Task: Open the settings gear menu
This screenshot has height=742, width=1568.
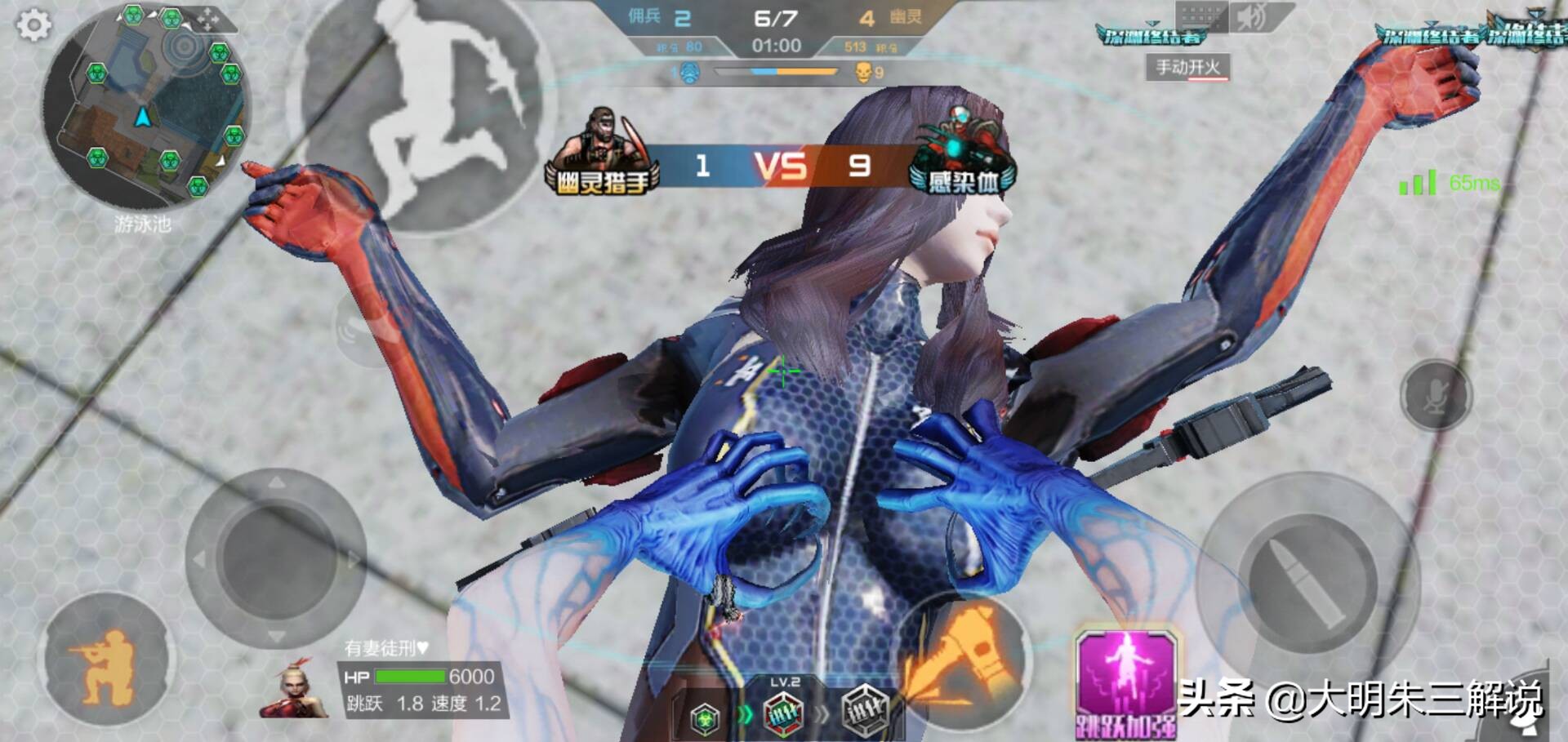Action: click(33, 24)
